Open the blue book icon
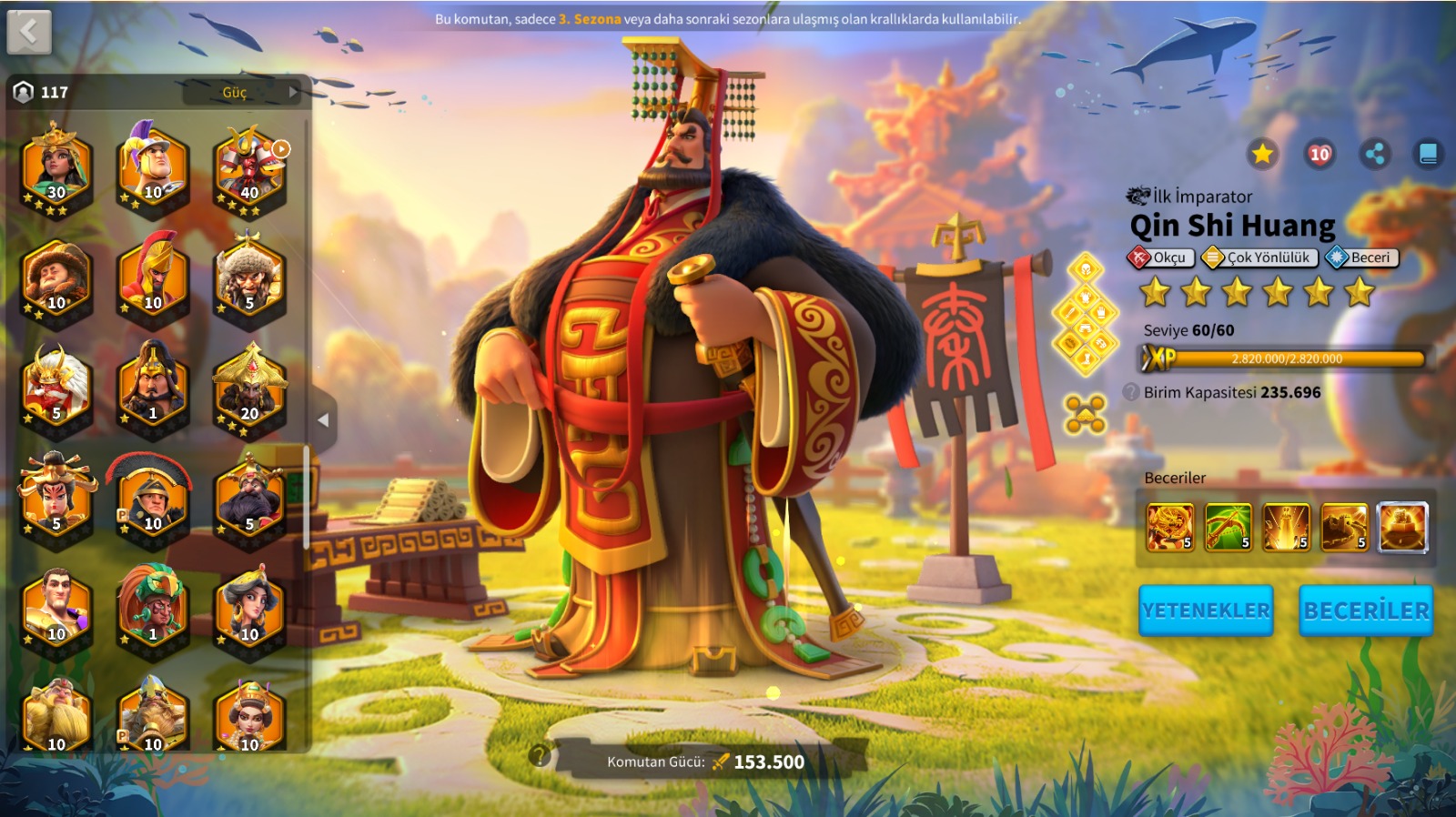 pyautogui.click(x=1428, y=154)
